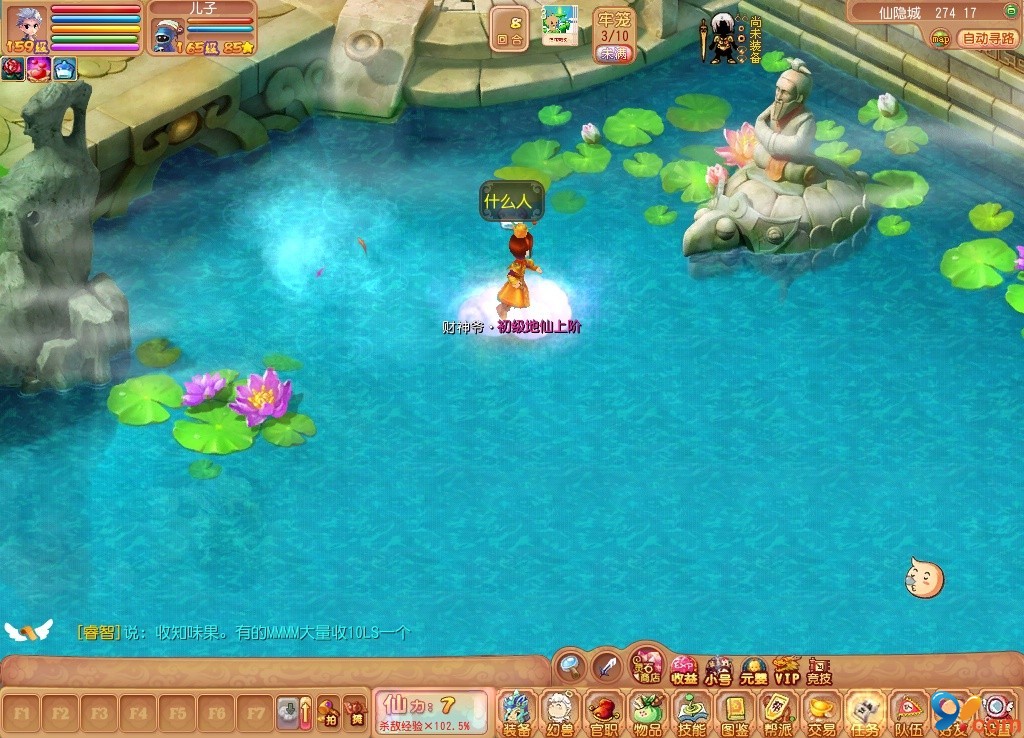Open the 灵石商店 shop

(x=648, y=665)
